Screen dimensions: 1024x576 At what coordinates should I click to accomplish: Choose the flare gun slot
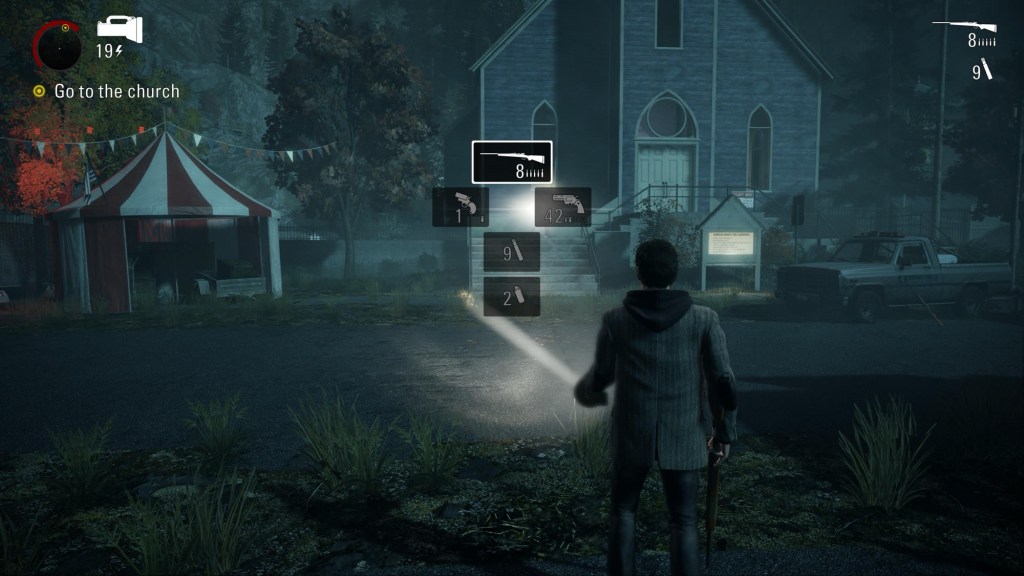pyautogui.click(x=460, y=207)
